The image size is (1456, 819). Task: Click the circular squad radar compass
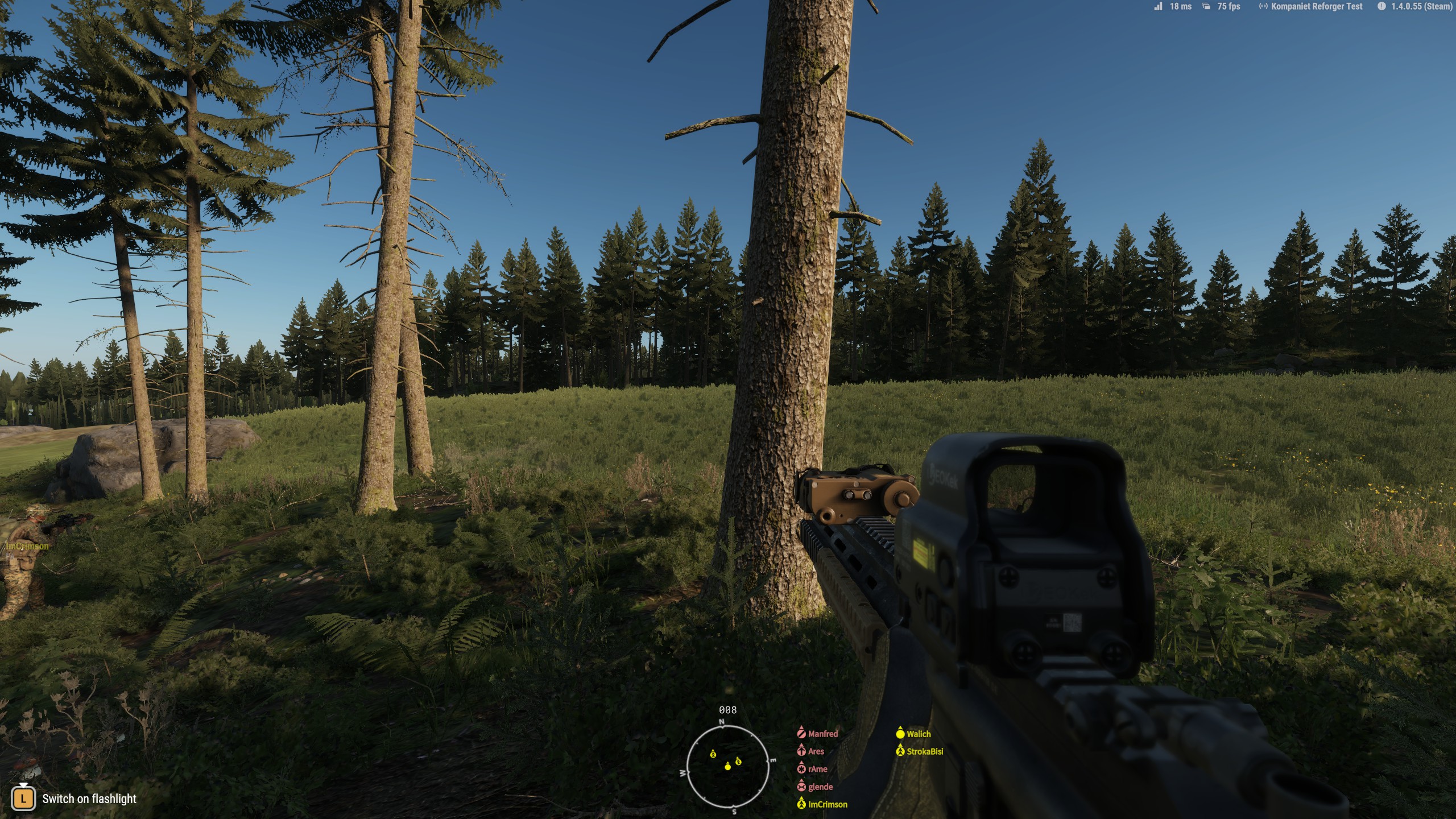[727, 767]
